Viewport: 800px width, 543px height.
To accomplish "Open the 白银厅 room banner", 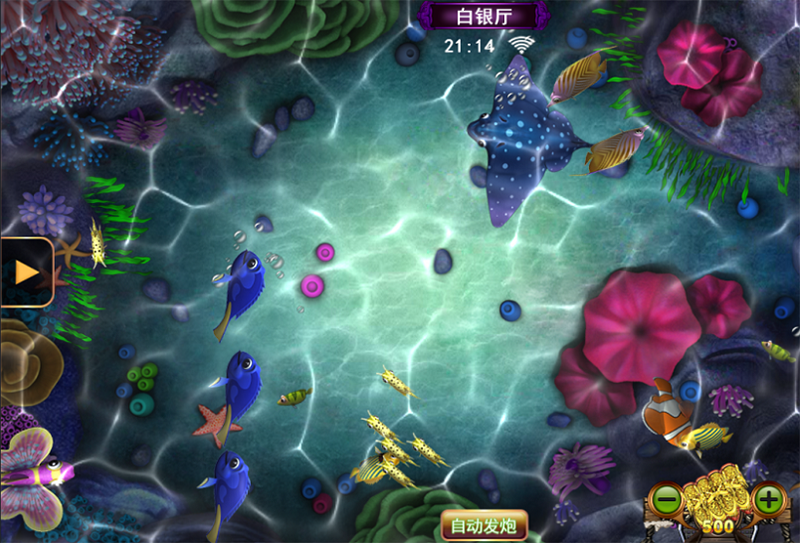I will (x=484, y=16).
